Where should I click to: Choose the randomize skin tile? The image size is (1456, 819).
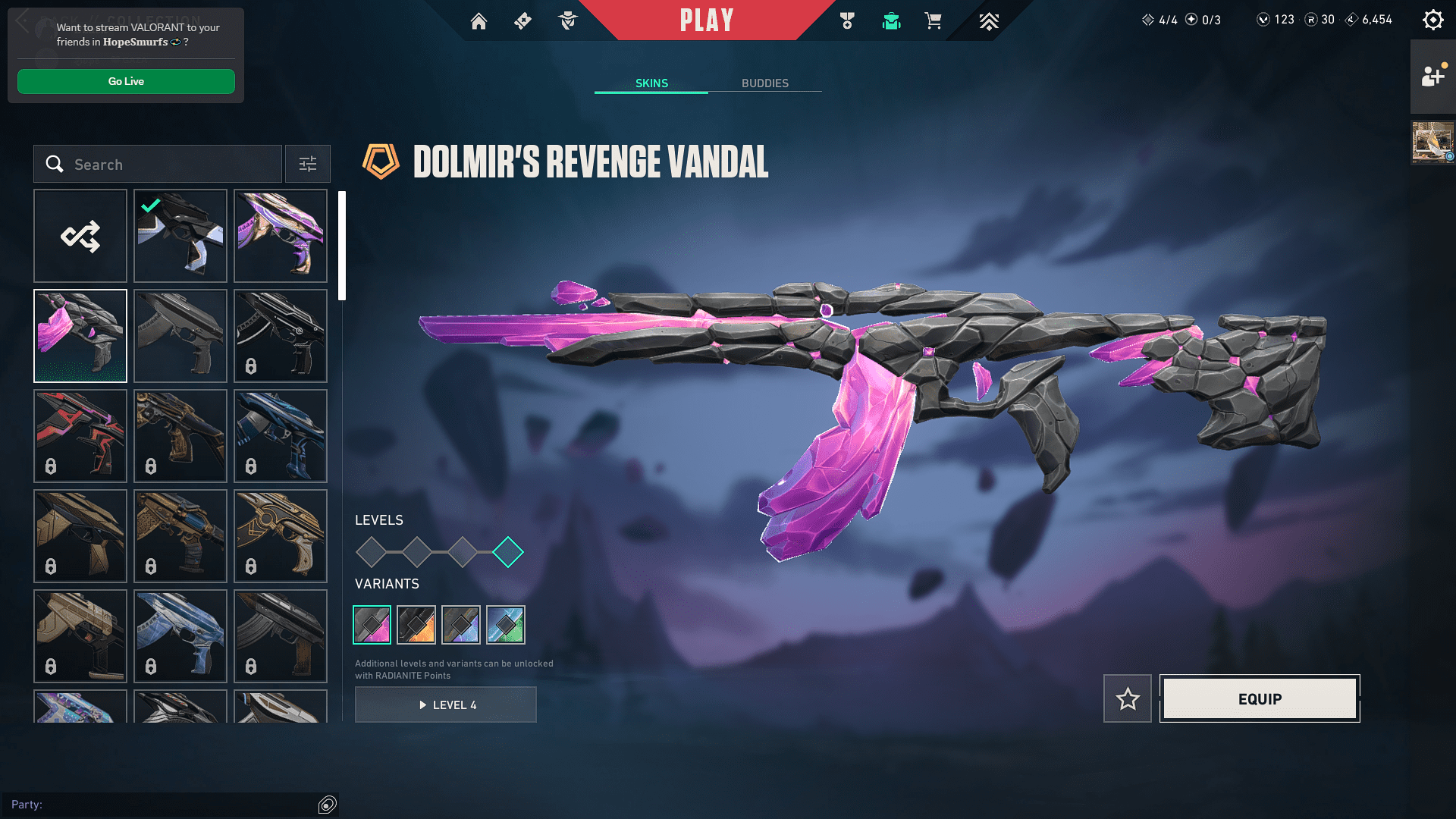pyautogui.click(x=80, y=236)
